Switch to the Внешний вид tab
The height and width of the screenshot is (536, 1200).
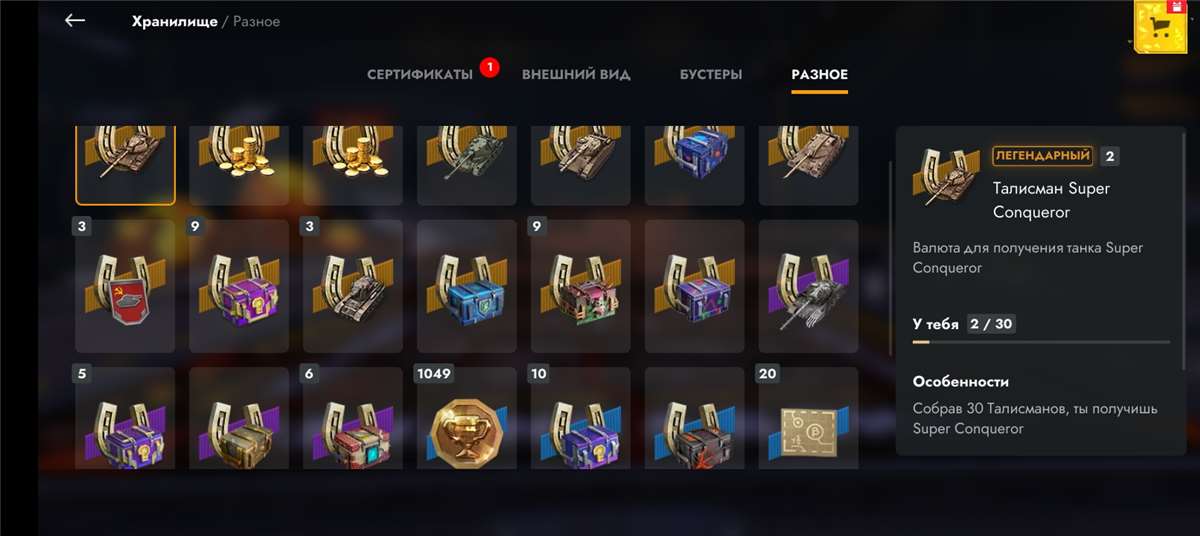(576, 75)
